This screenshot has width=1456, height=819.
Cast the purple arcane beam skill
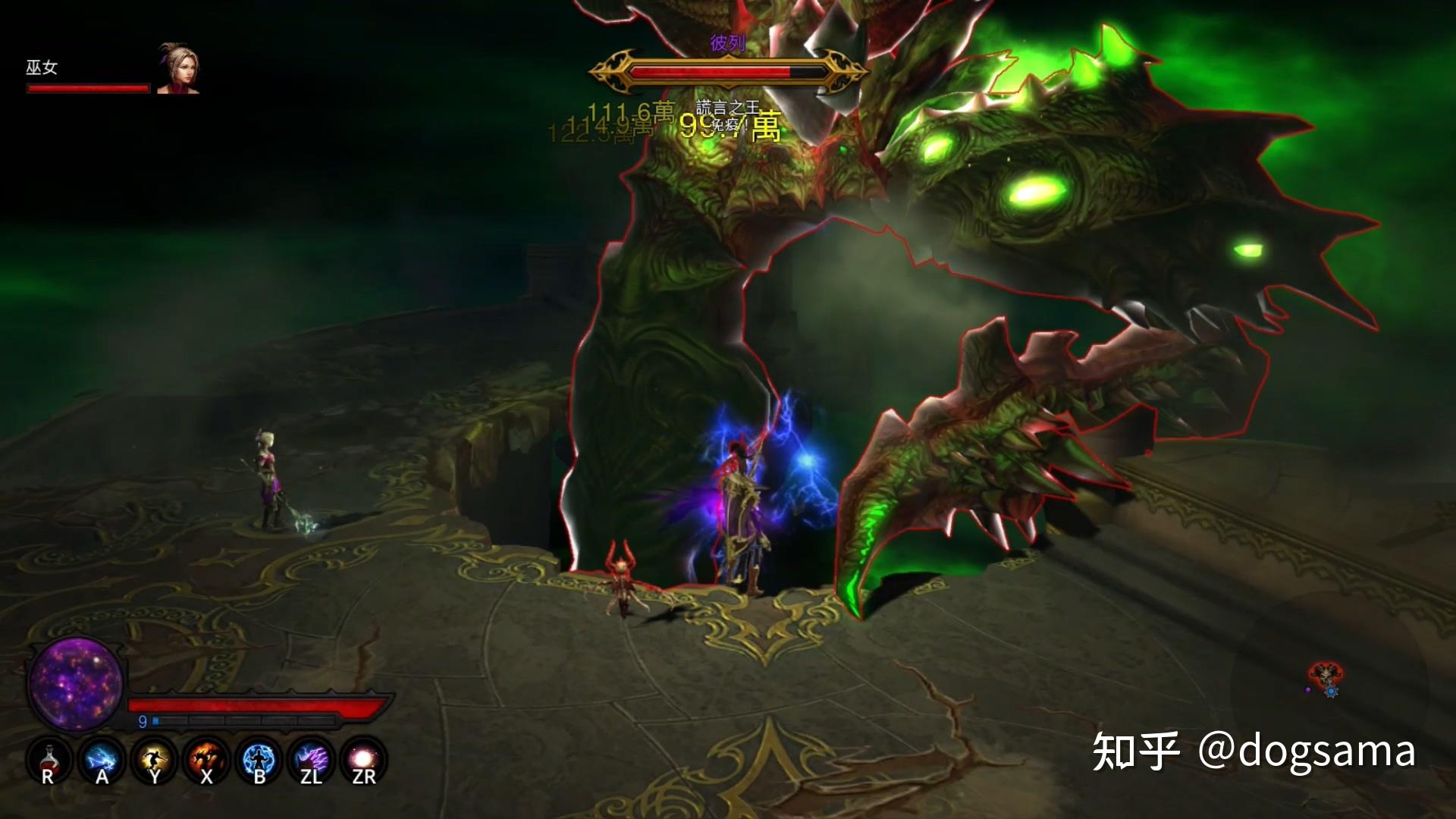311,760
